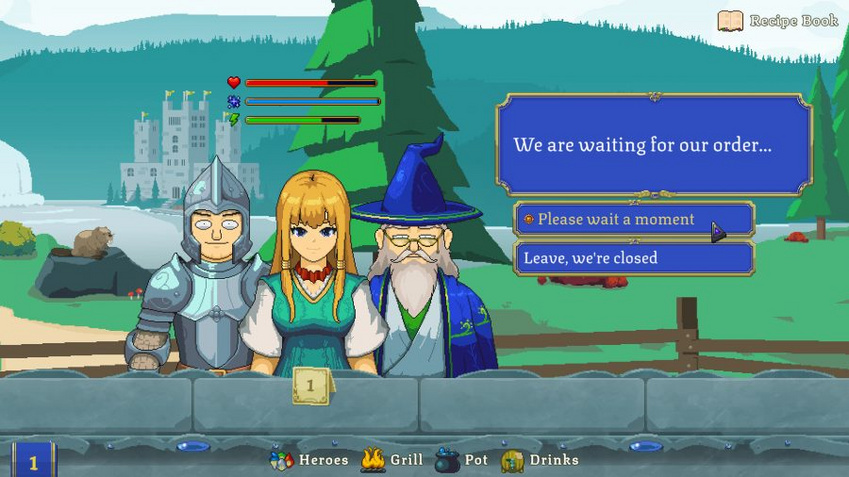Switch to the Heroes tab
The height and width of the screenshot is (477, 849).
coord(310,460)
